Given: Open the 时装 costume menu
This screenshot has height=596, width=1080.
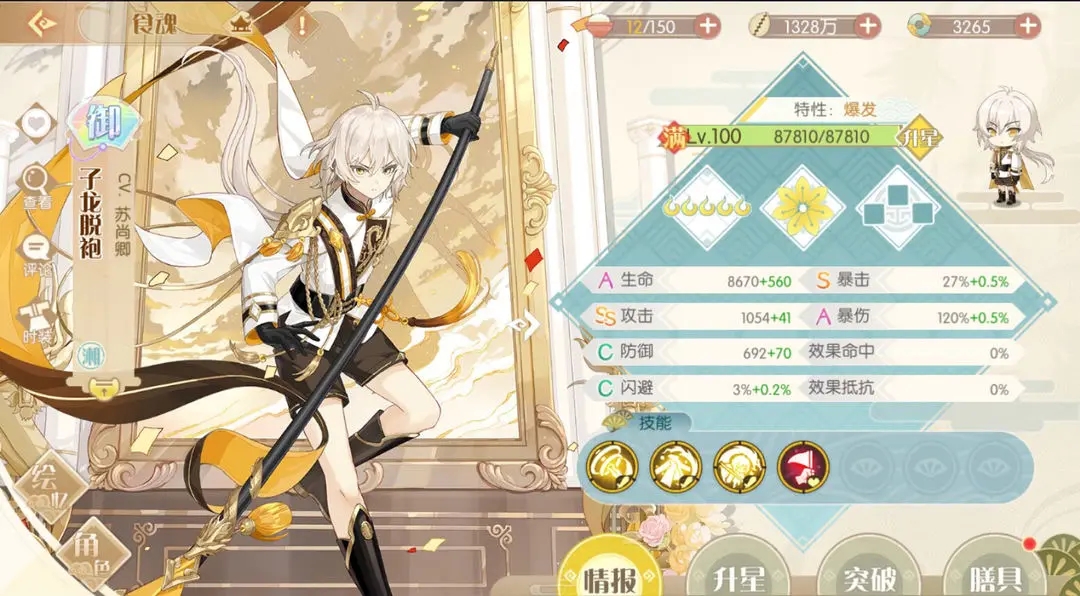Looking at the screenshot, I should (x=36, y=317).
